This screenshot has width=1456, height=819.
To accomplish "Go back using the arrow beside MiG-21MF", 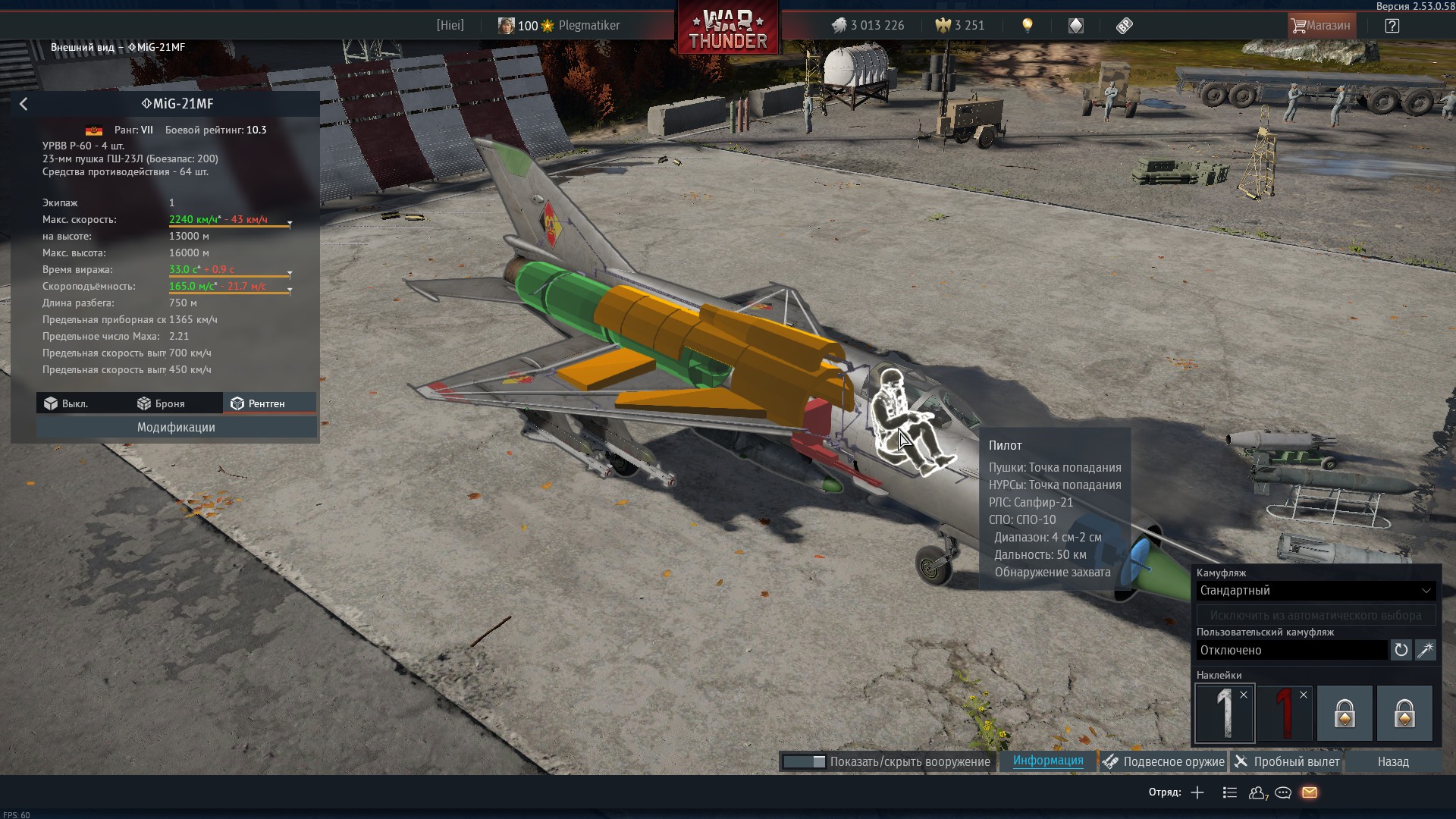I will click(24, 104).
